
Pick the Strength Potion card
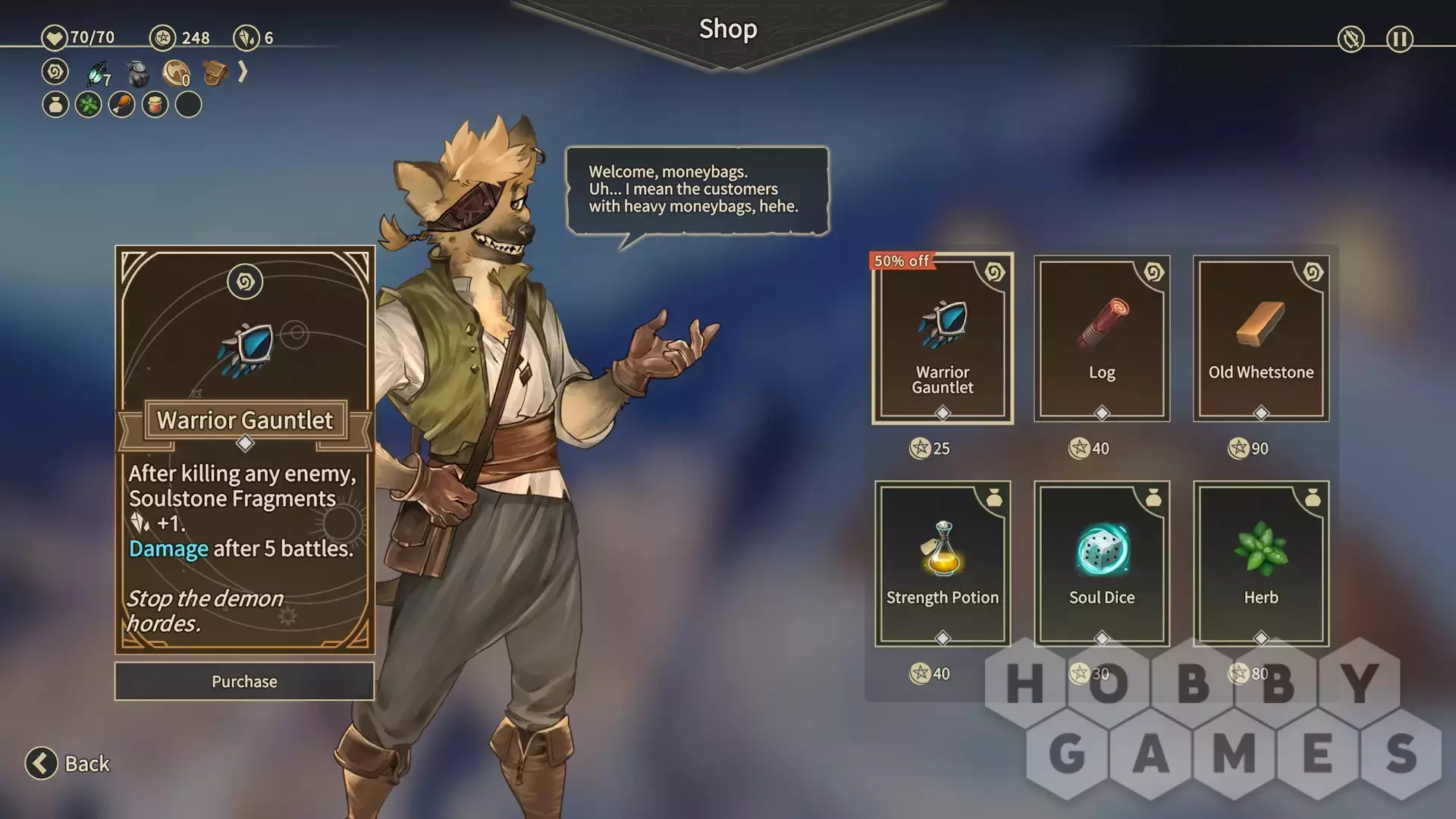point(942,563)
